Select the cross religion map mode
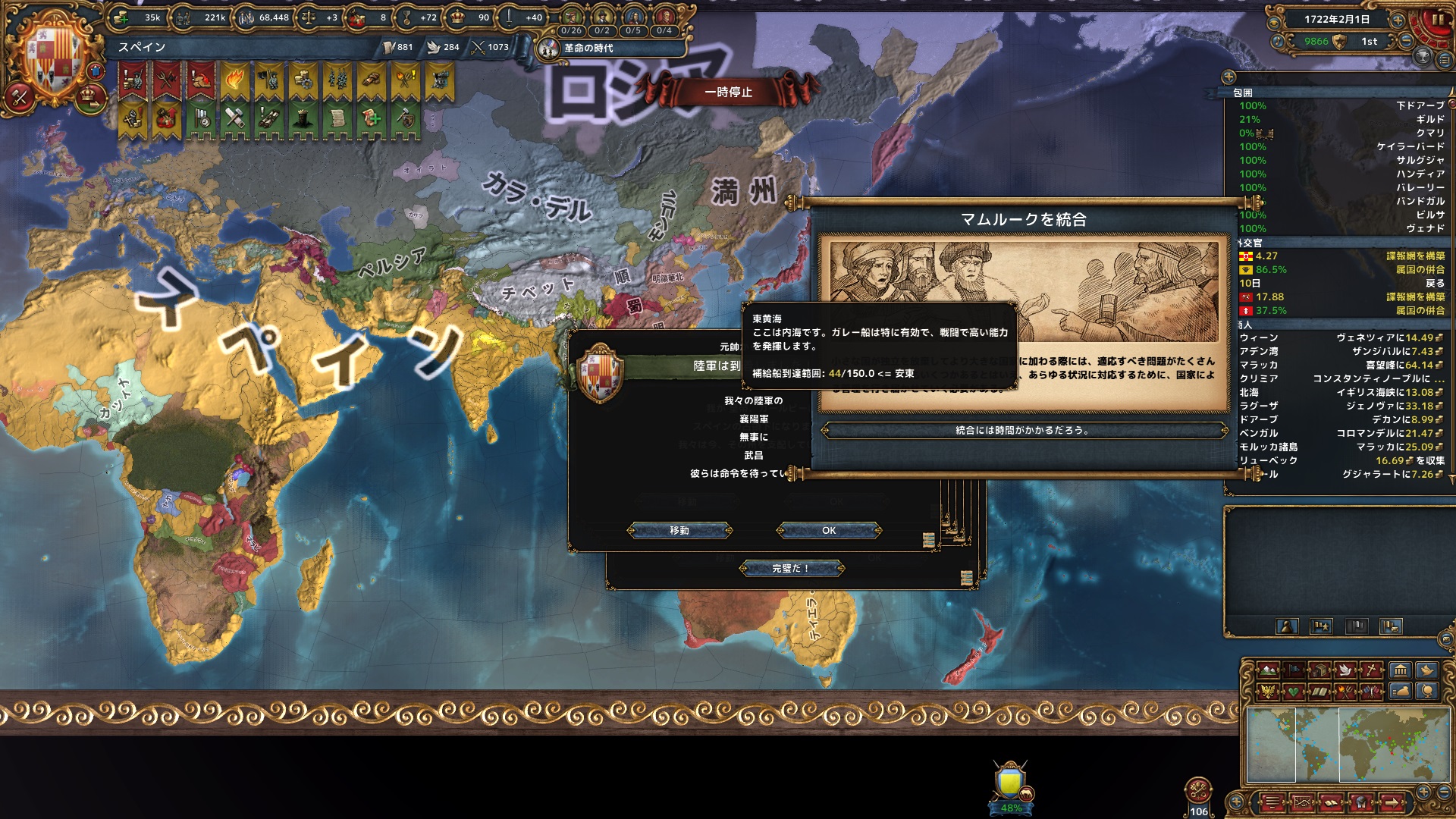This screenshot has width=1456, height=819. click(1373, 670)
